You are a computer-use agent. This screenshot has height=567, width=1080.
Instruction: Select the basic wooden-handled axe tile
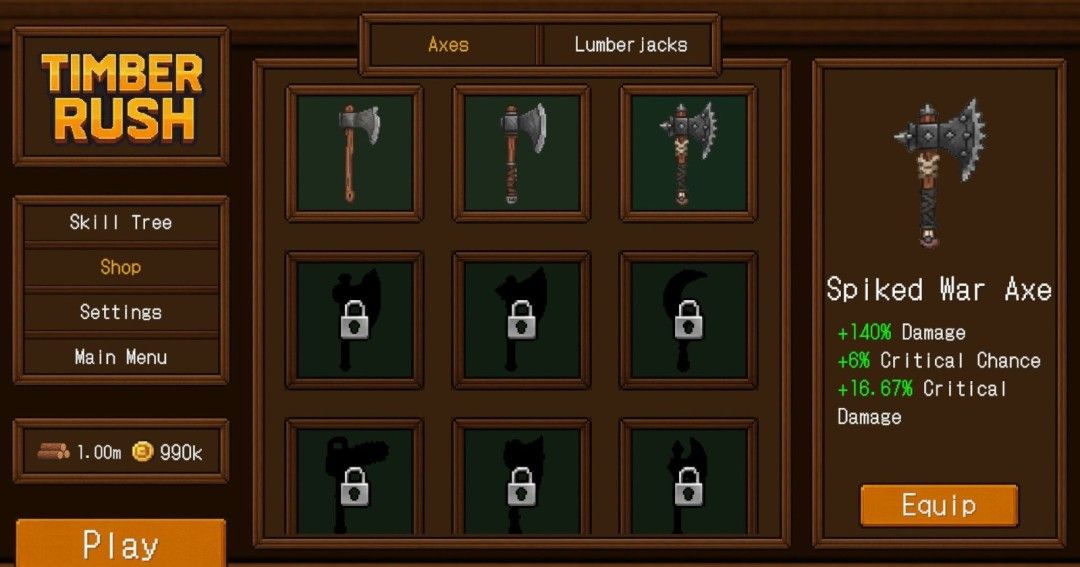pyautogui.click(x=355, y=153)
